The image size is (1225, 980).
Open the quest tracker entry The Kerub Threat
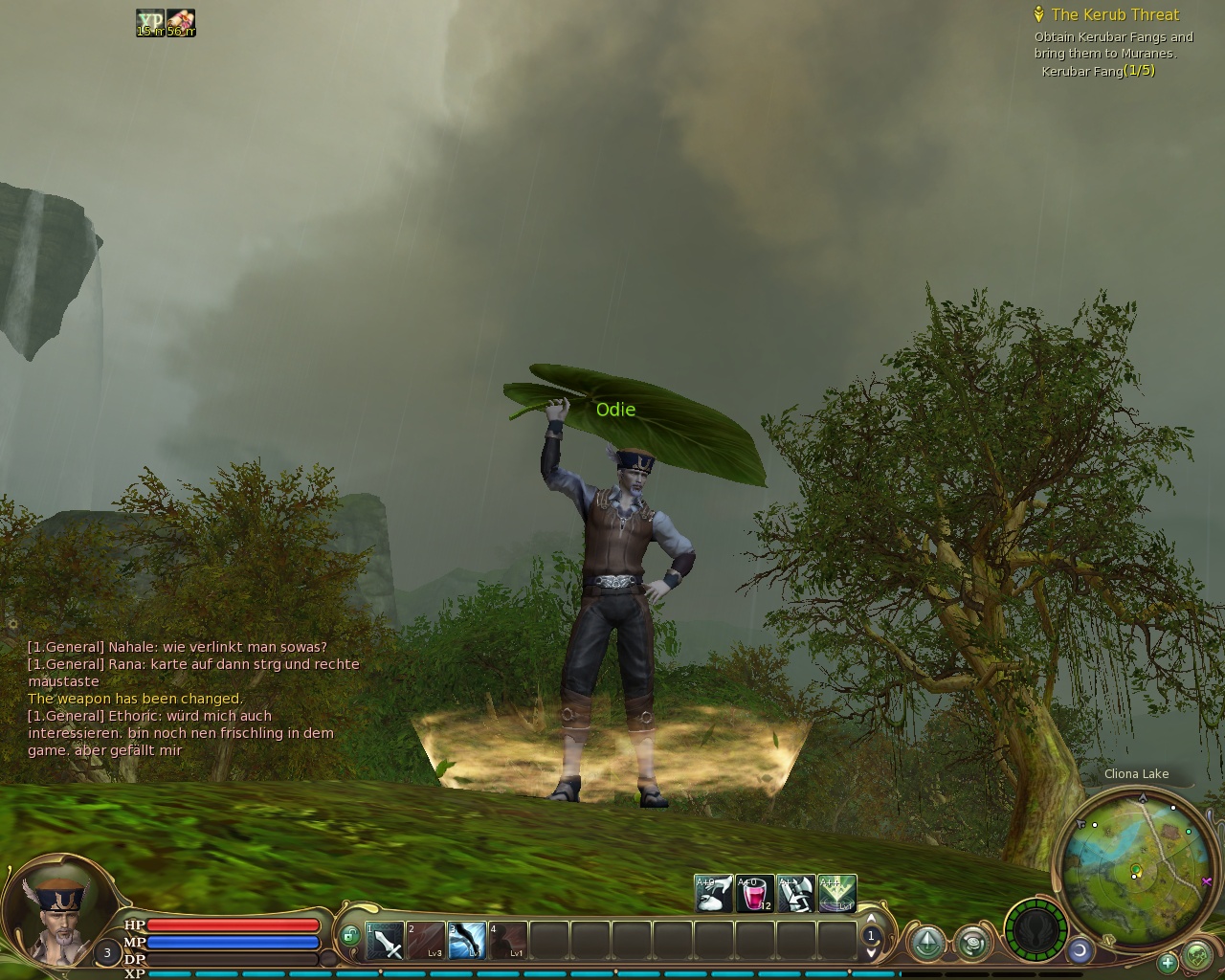click(x=1115, y=15)
